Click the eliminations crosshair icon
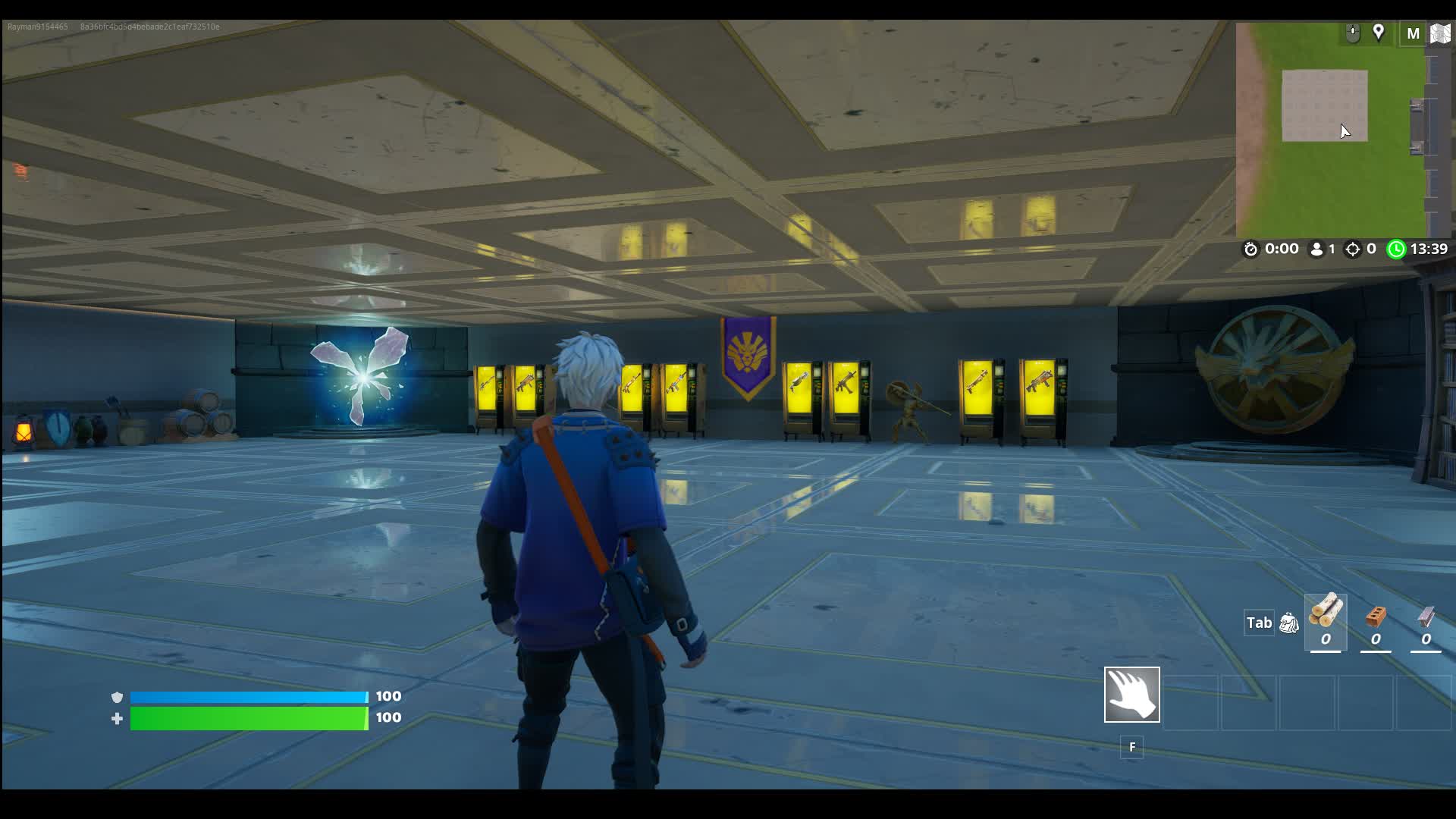This screenshot has width=1456, height=819. [1352, 249]
